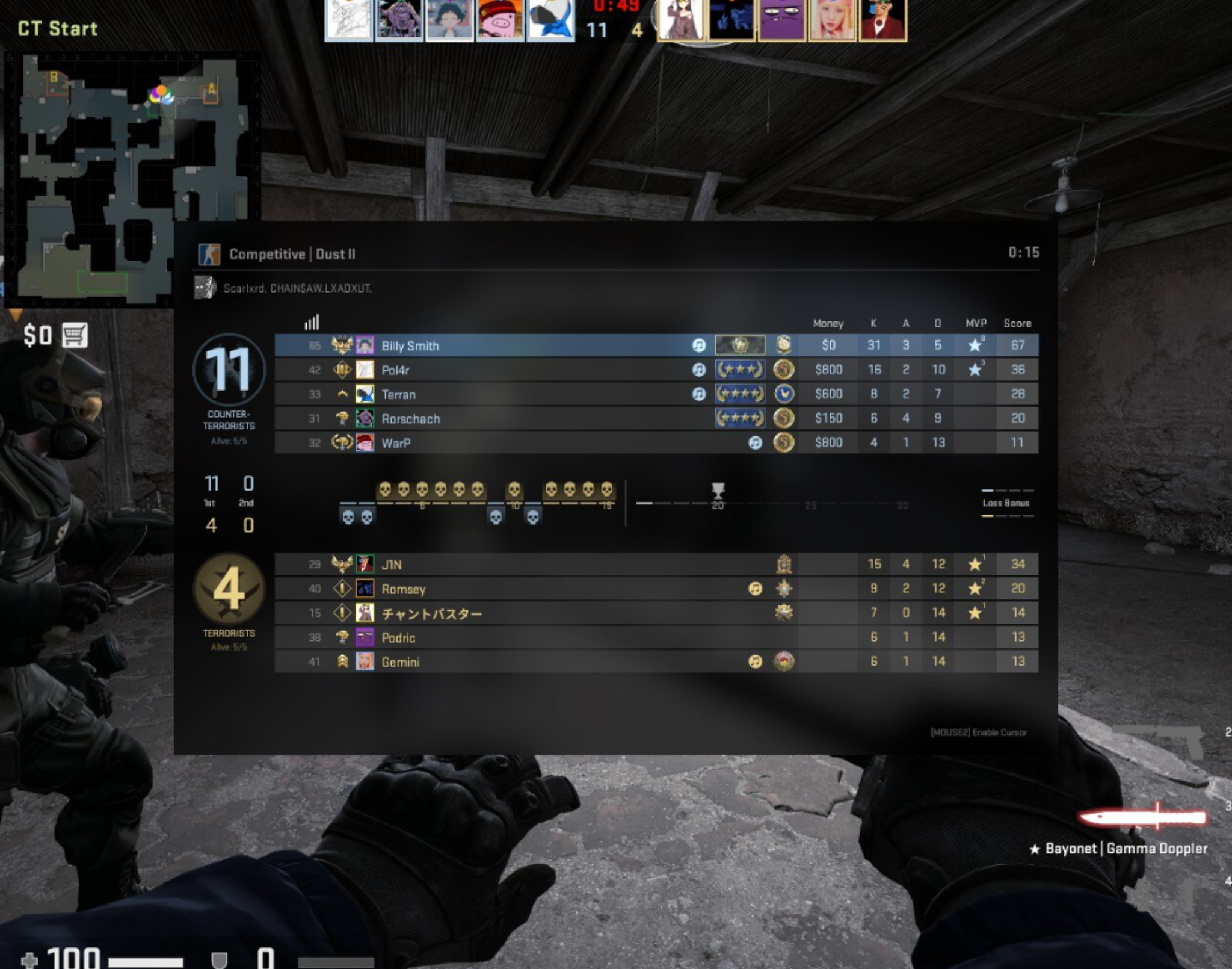Click J1N's service medal icon
This screenshot has height=969, width=1232.
785,564
